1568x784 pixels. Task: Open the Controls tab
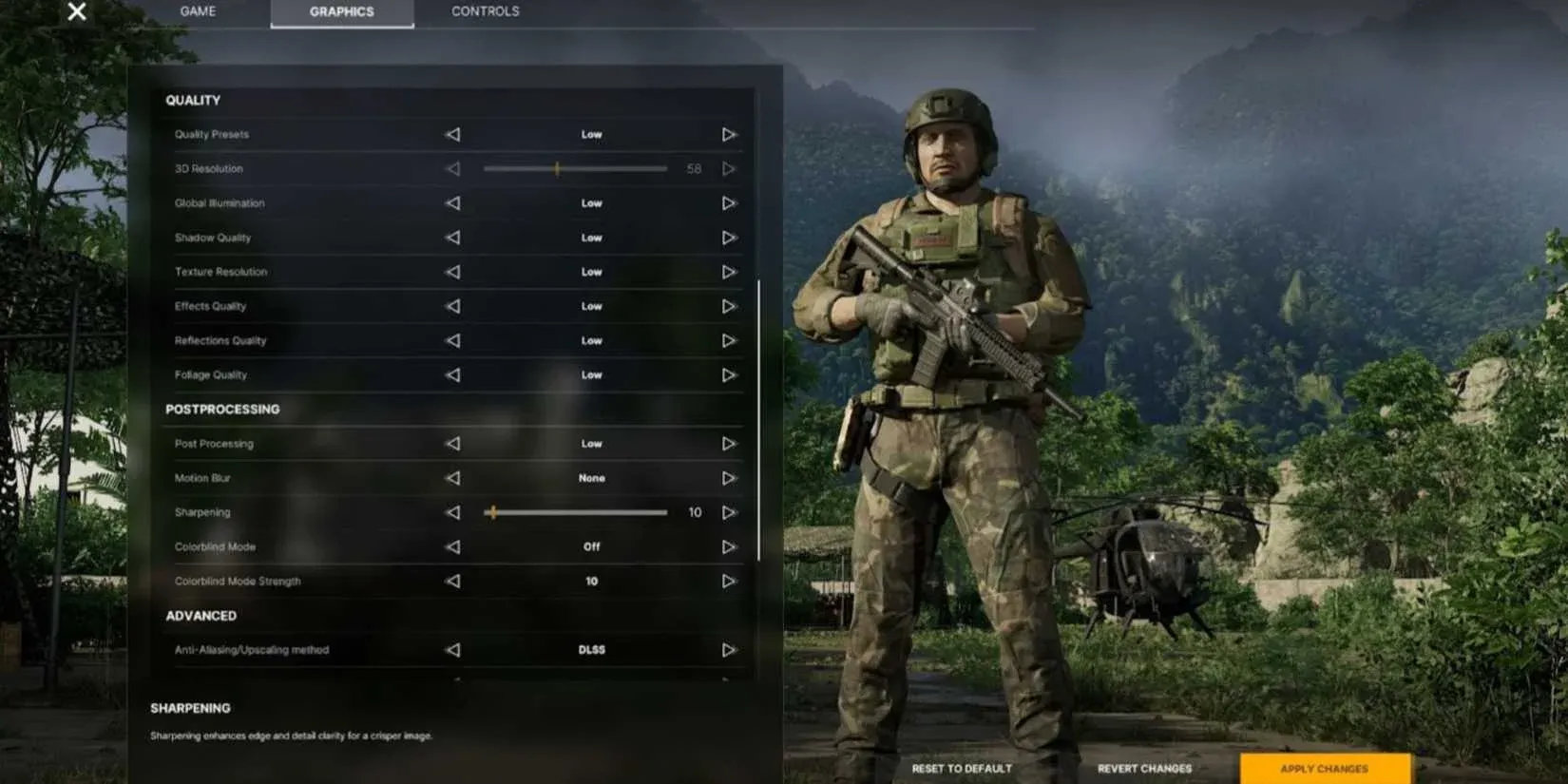pyautogui.click(x=484, y=11)
